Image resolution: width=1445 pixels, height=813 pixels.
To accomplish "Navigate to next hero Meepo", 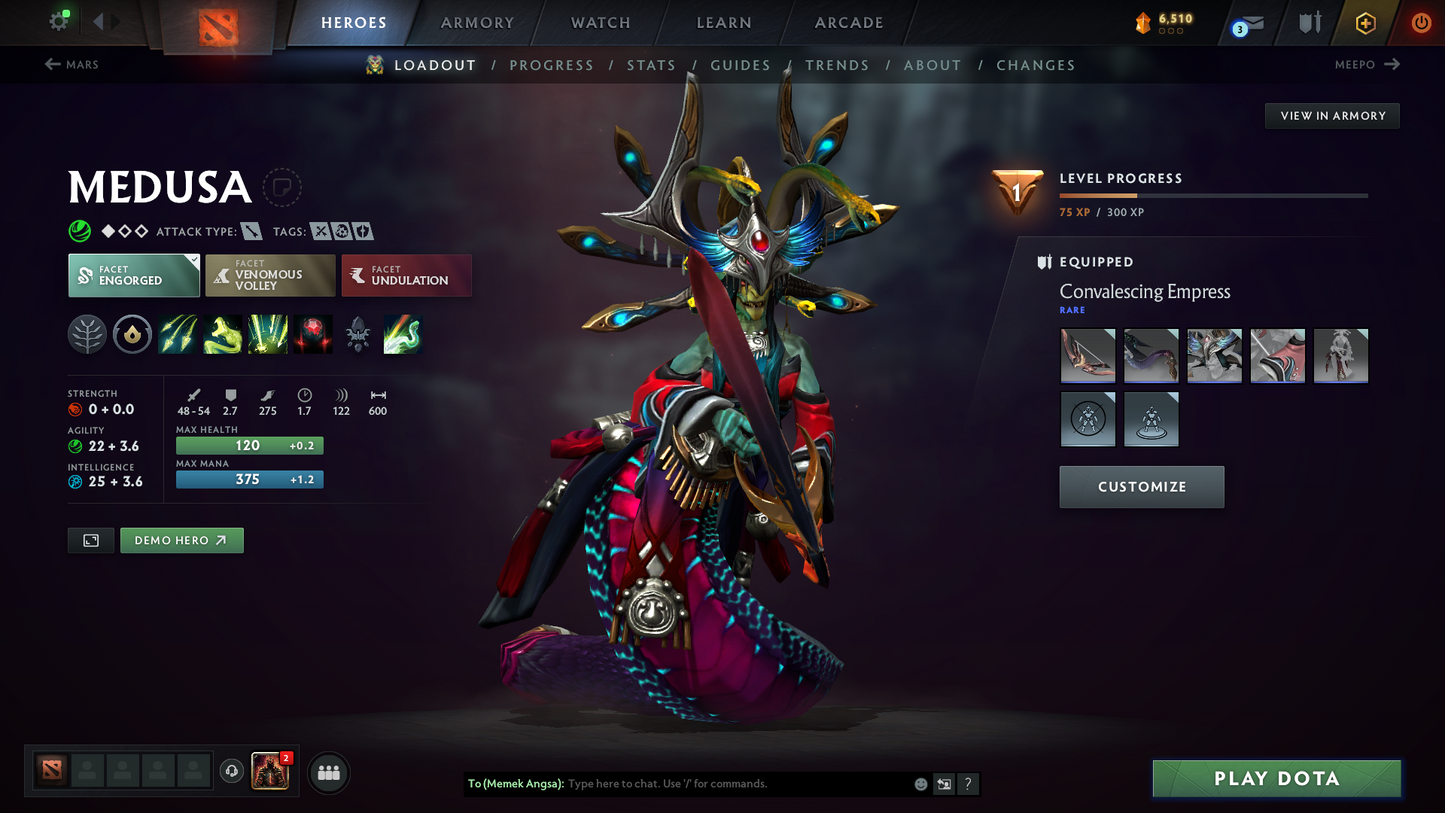I will tap(1366, 64).
